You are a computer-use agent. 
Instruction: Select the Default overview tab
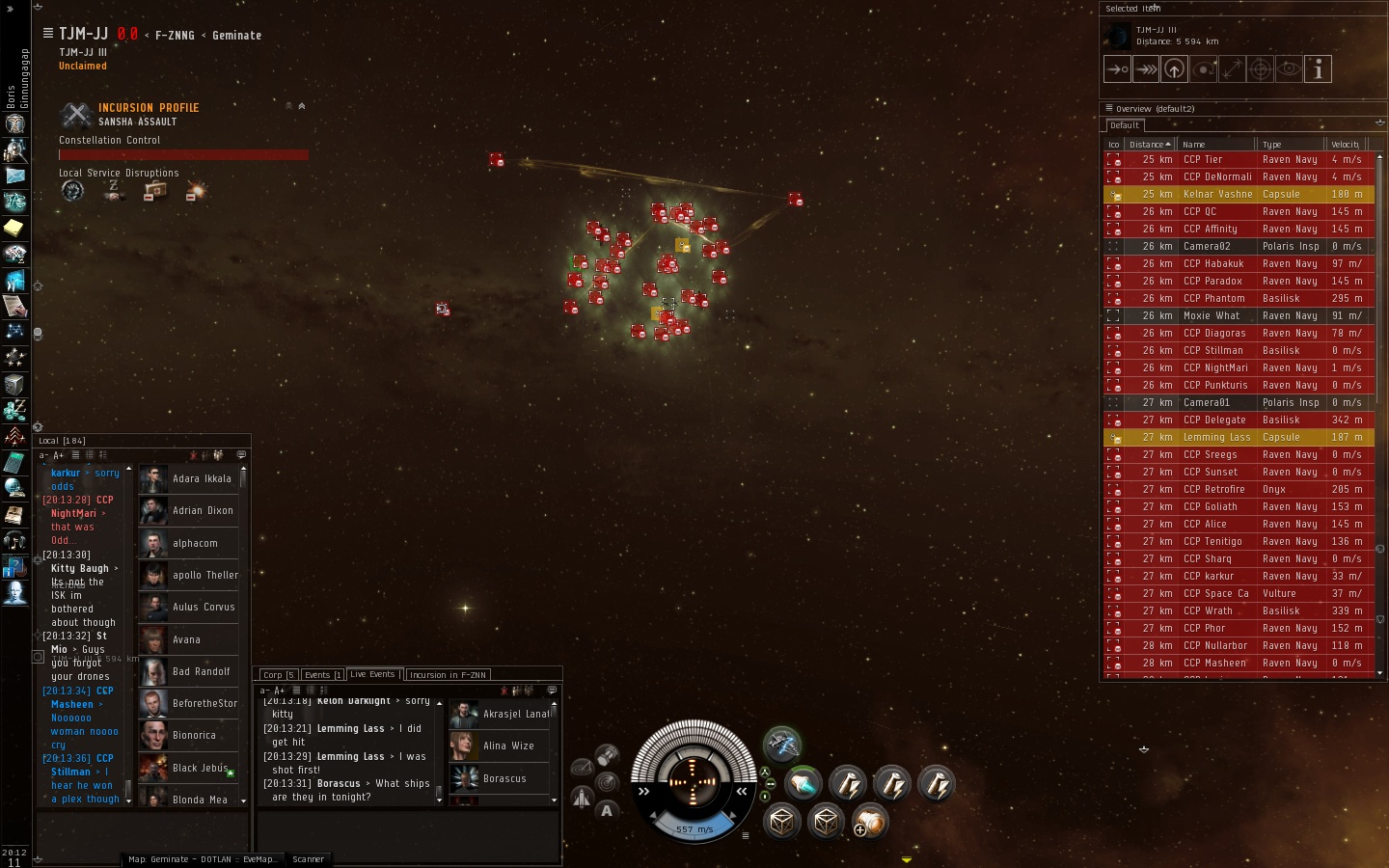pos(1125,125)
